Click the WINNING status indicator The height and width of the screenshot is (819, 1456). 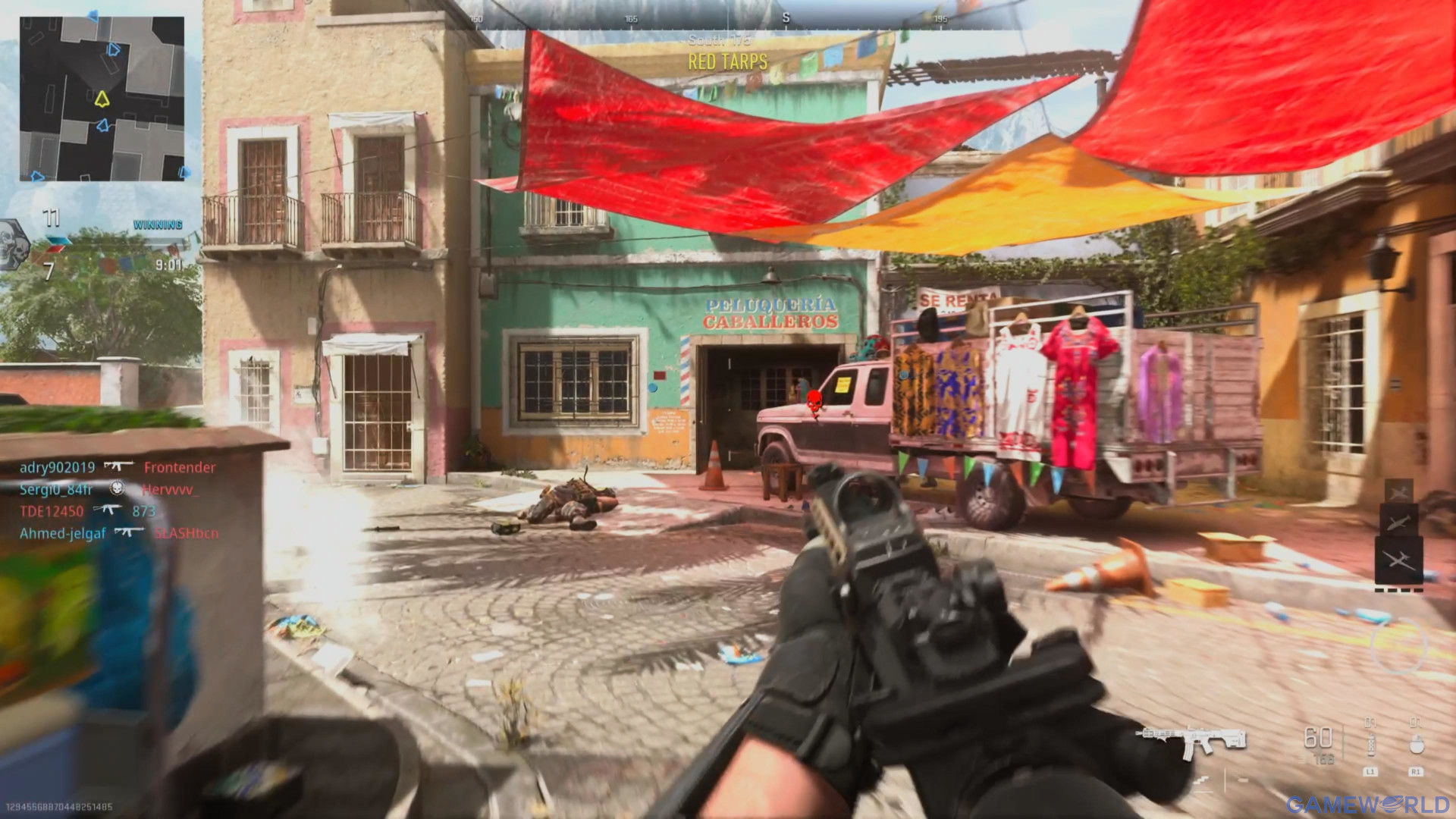coord(158,223)
